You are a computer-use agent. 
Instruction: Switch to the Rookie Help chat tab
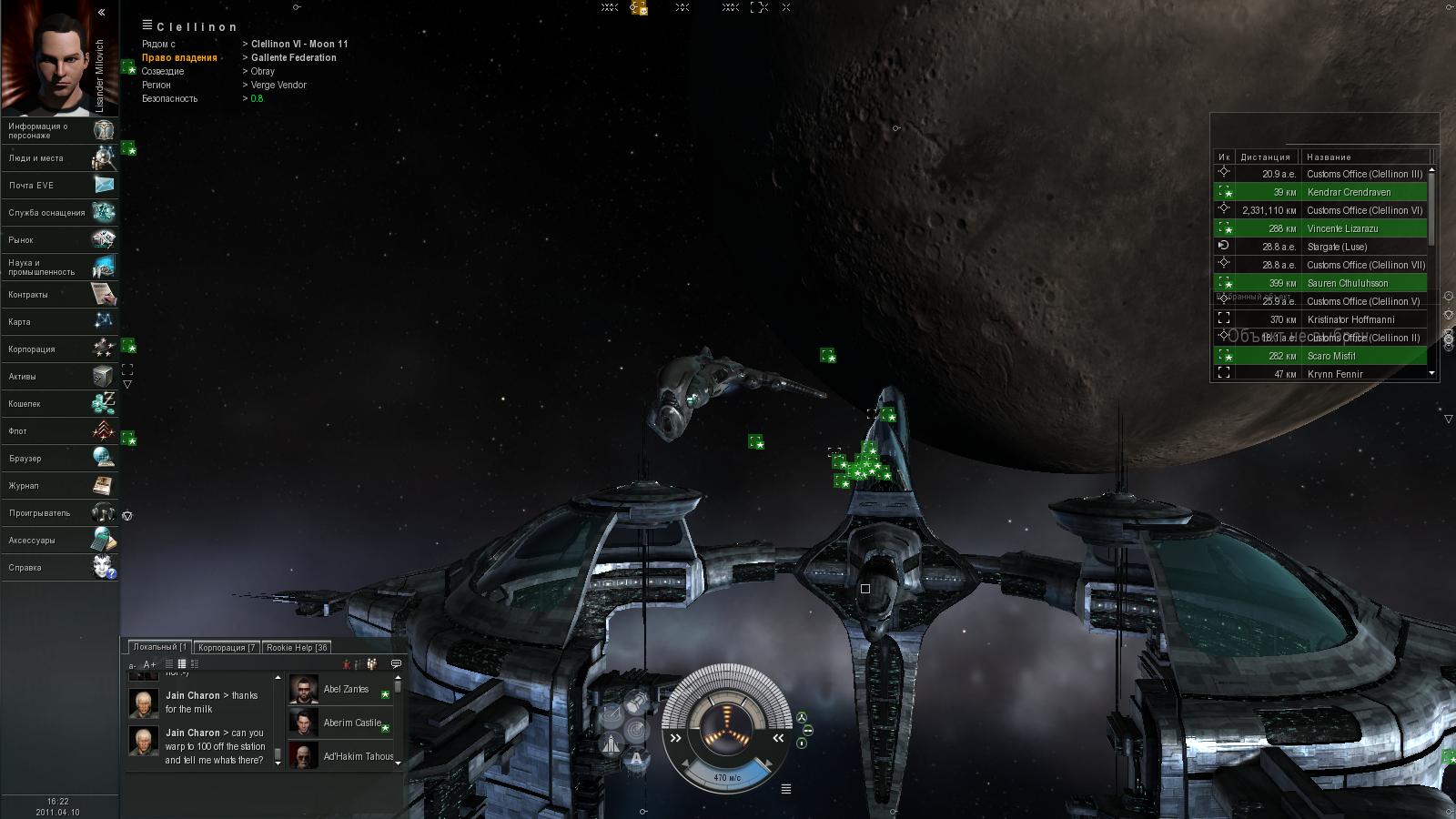pos(297,648)
